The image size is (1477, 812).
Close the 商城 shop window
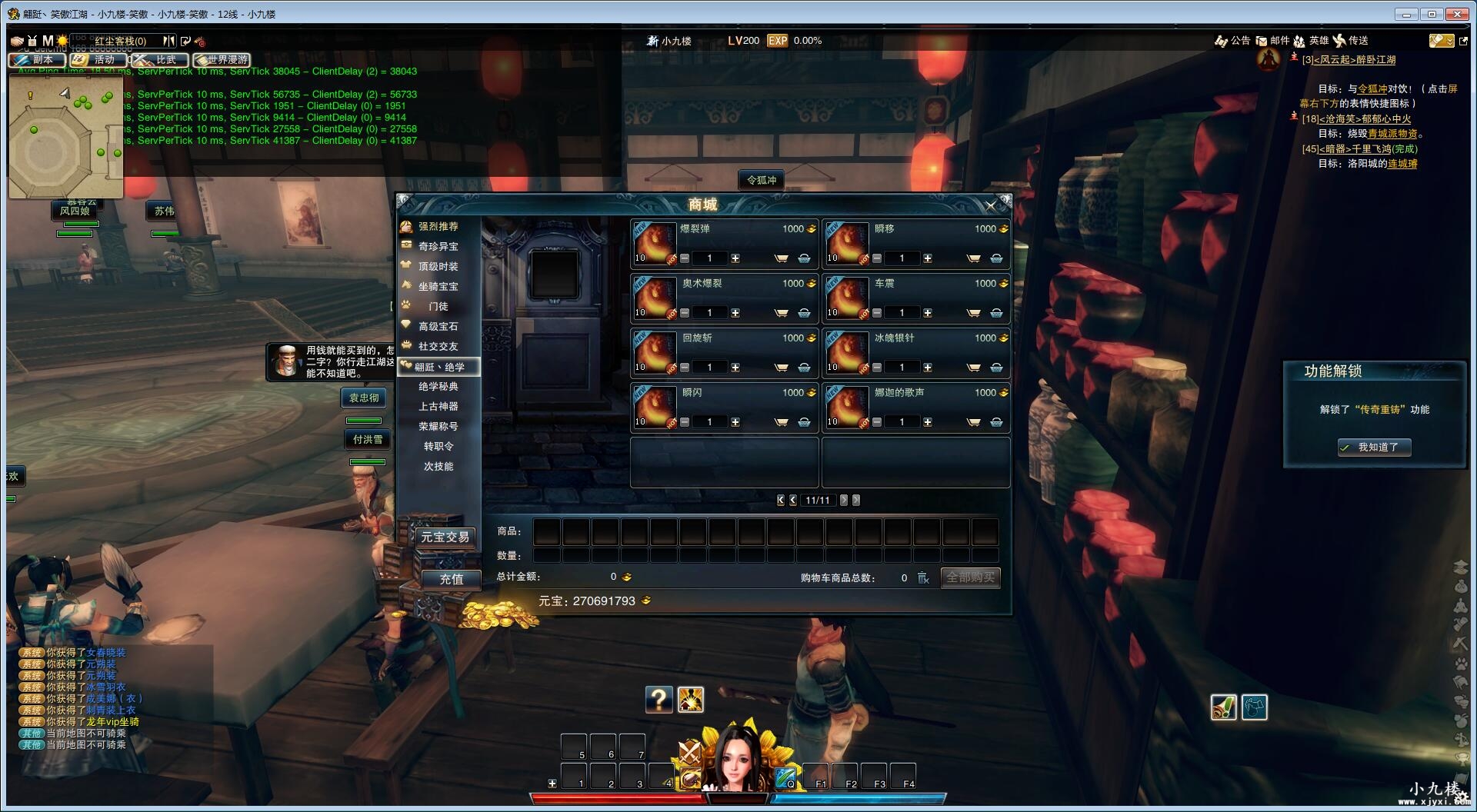[991, 205]
